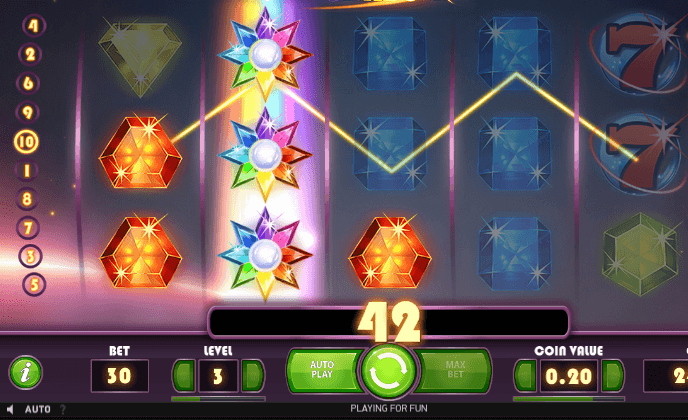Viewport: 688px width, 420px height.
Task: Select payline number 10 marker
Action: (25, 141)
